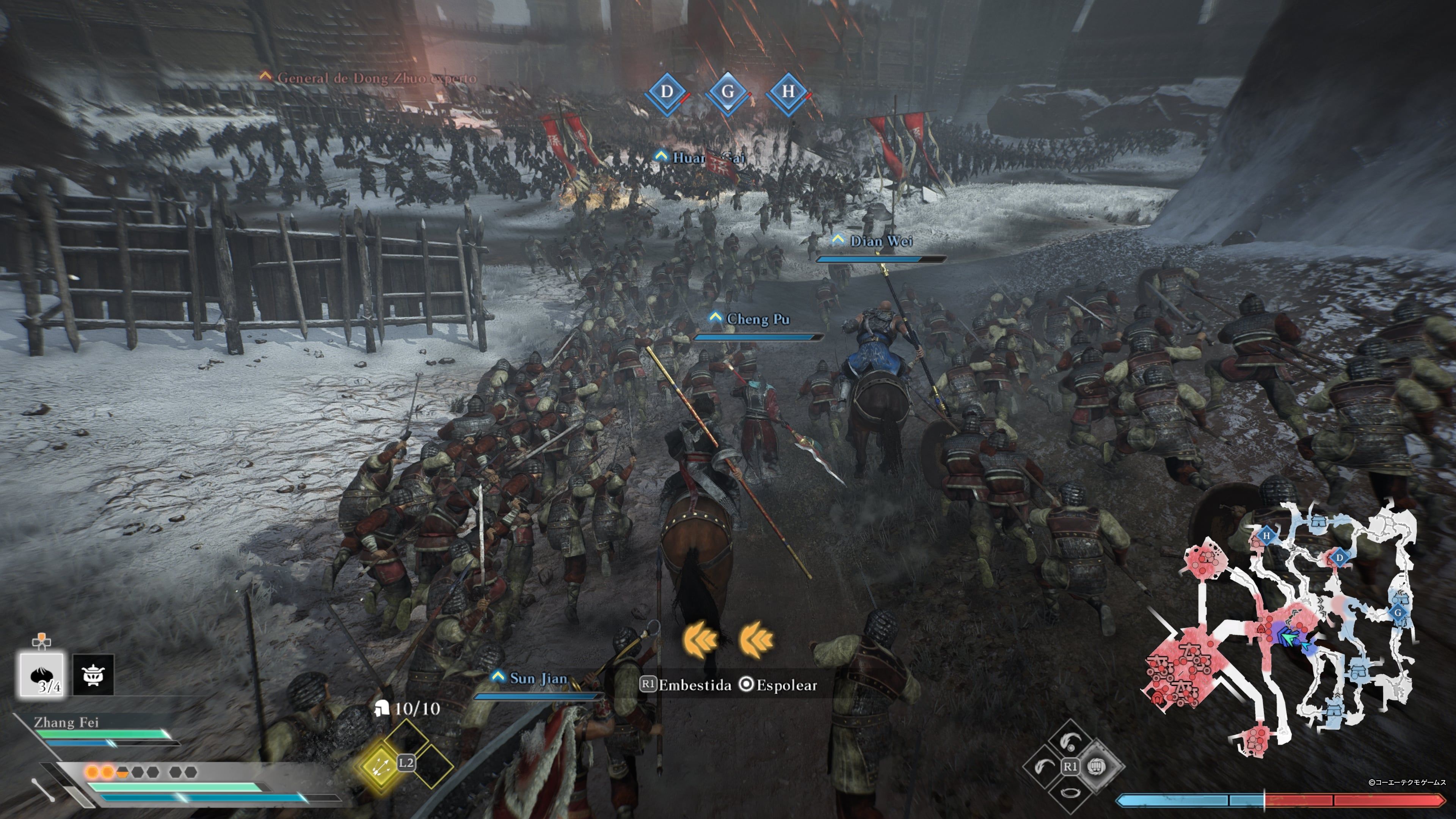Click the H marker on the minimap
1456x819 pixels.
[x=1267, y=537]
